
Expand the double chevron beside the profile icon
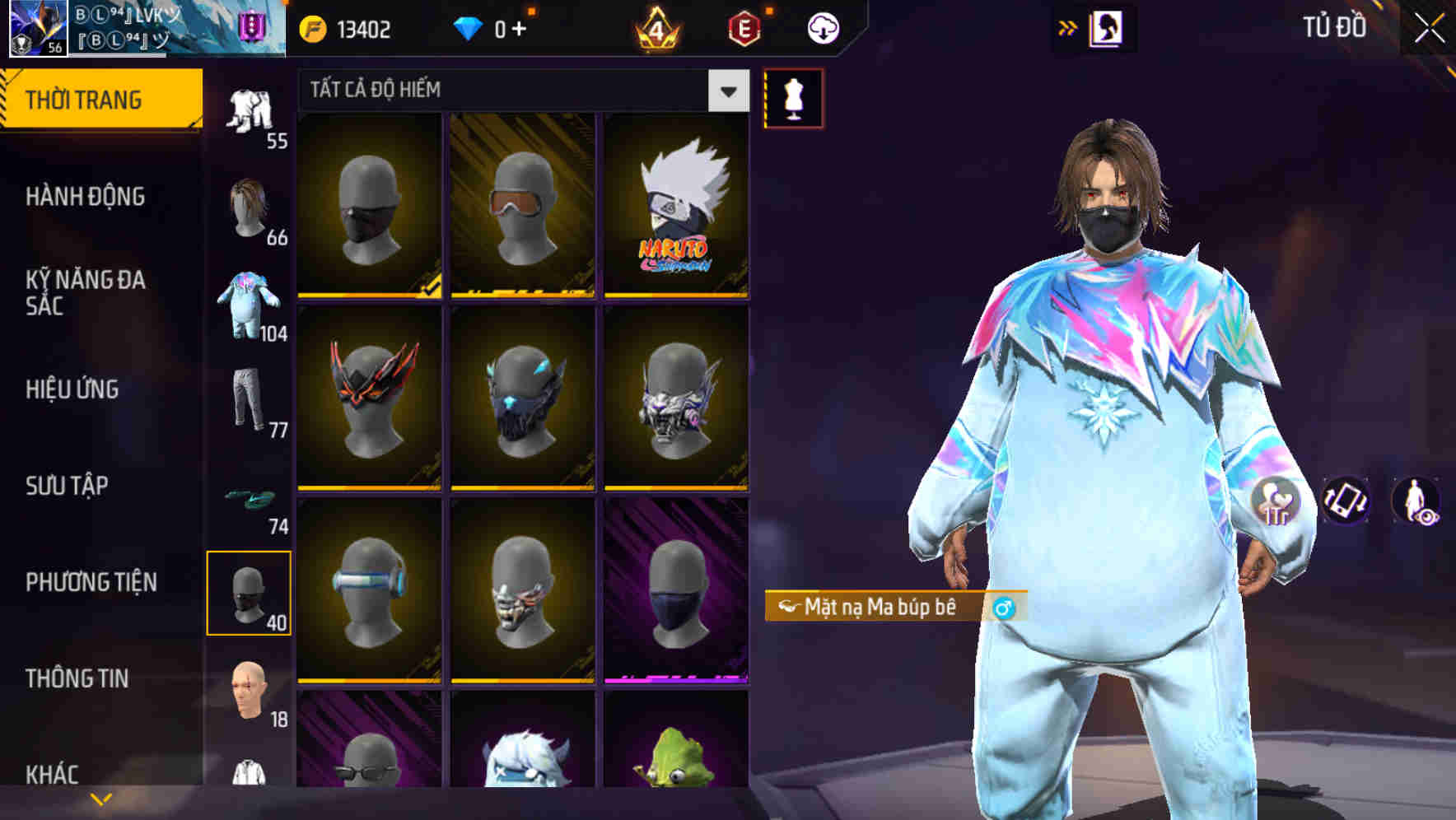[1067, 27]
